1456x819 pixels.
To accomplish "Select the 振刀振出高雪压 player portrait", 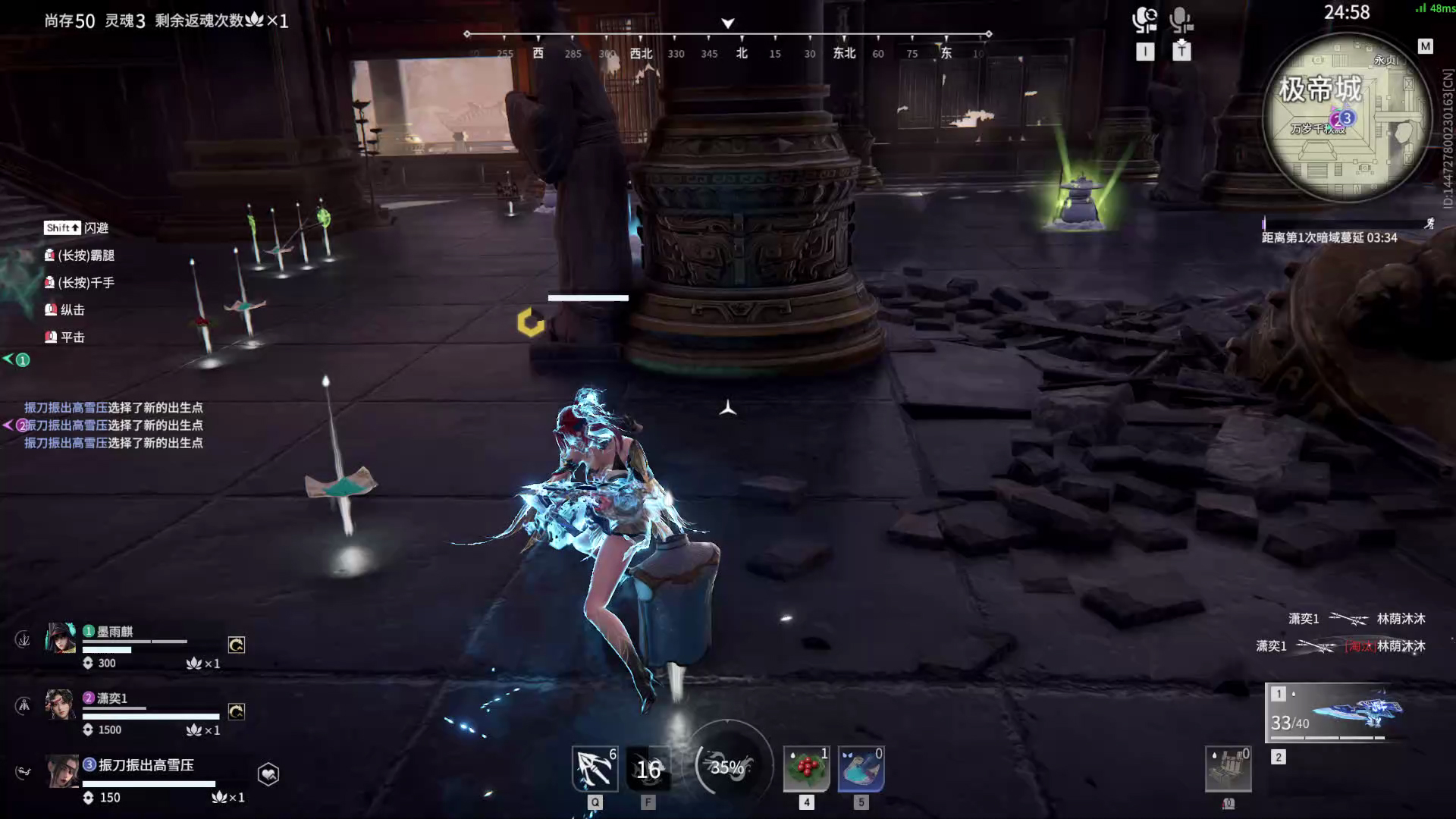I will coord(61,771).
